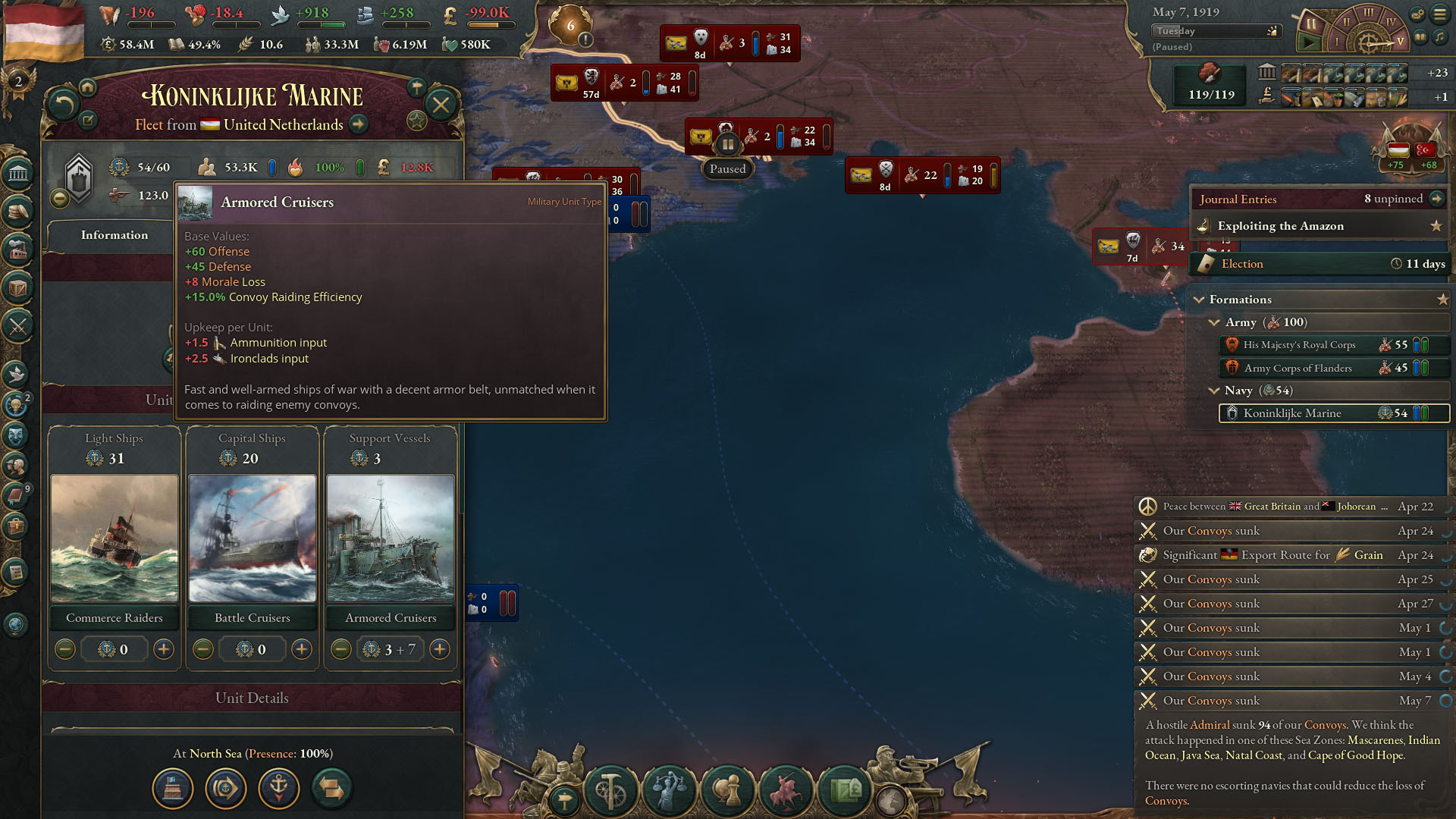Image resolution: width=1456 pixels, height=819 pixels.
Task: Set game speed to level V
Action: 1400,42
